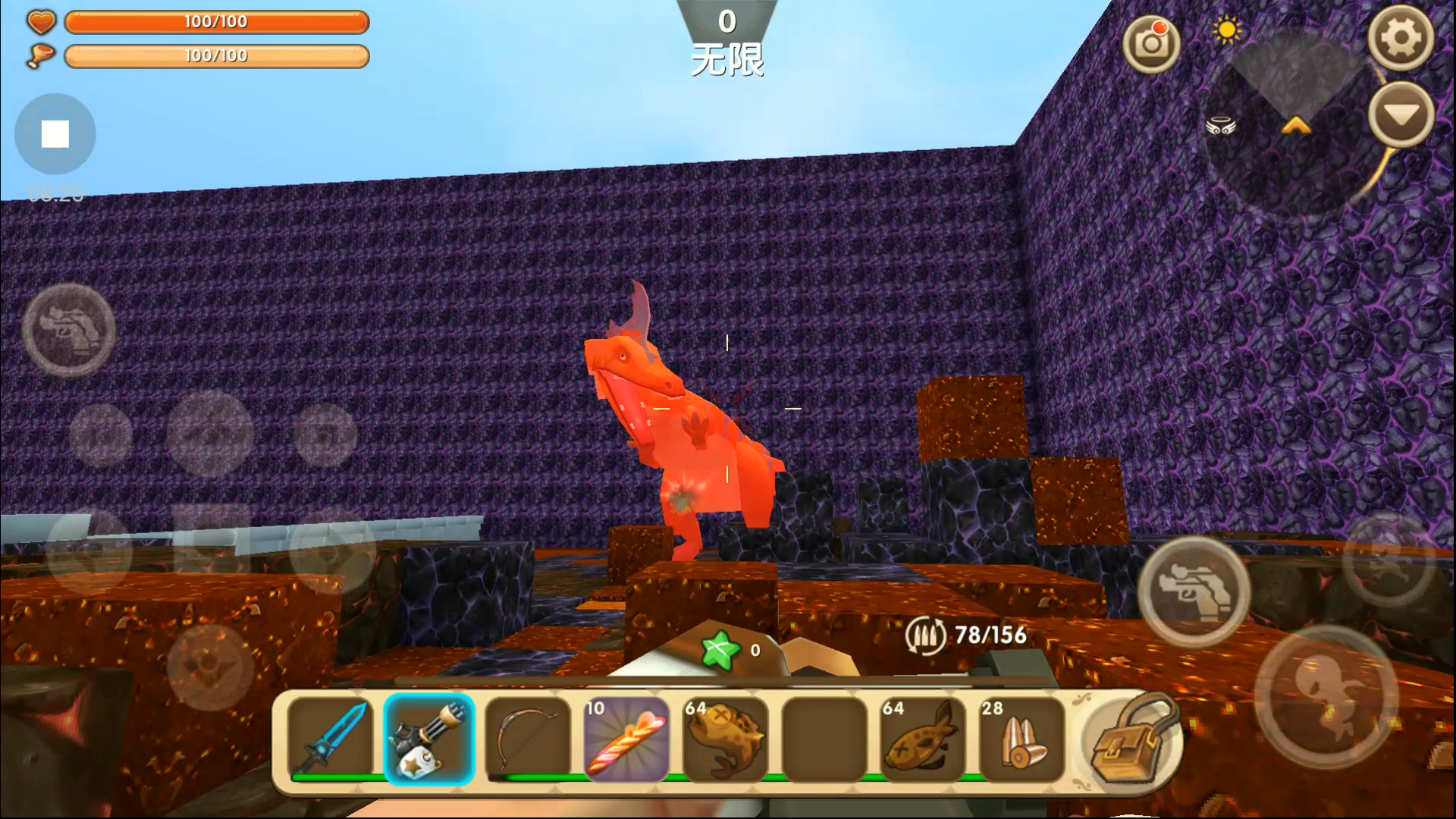Open the settings gear menu
Image resolution: width=1456 pixels, height=819 pixels.
coord(1400,38)
